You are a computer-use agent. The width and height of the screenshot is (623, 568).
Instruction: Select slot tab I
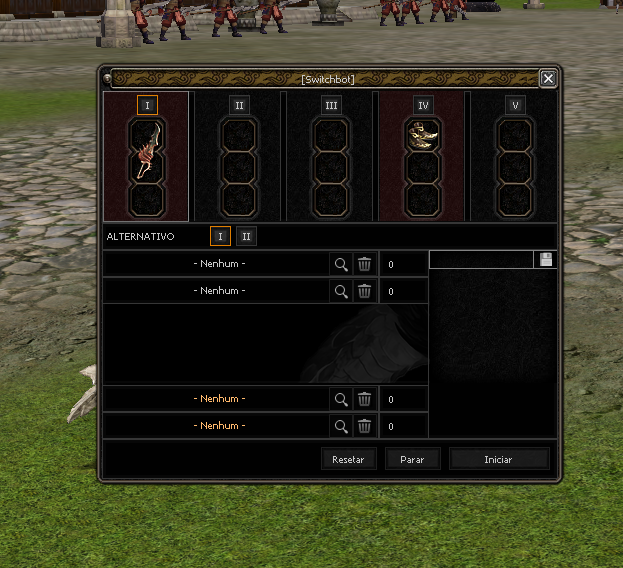coord(146,105)
